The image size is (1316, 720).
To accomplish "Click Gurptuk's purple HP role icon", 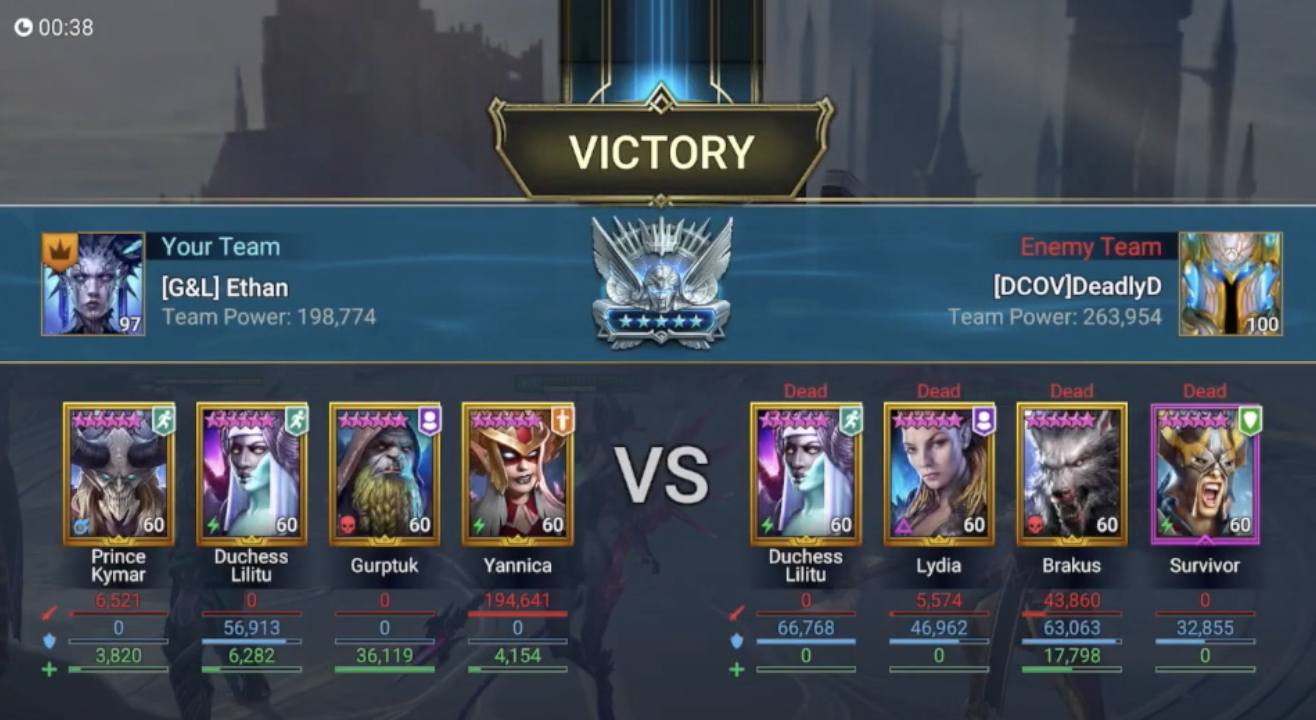I will (x=429, y=420).
